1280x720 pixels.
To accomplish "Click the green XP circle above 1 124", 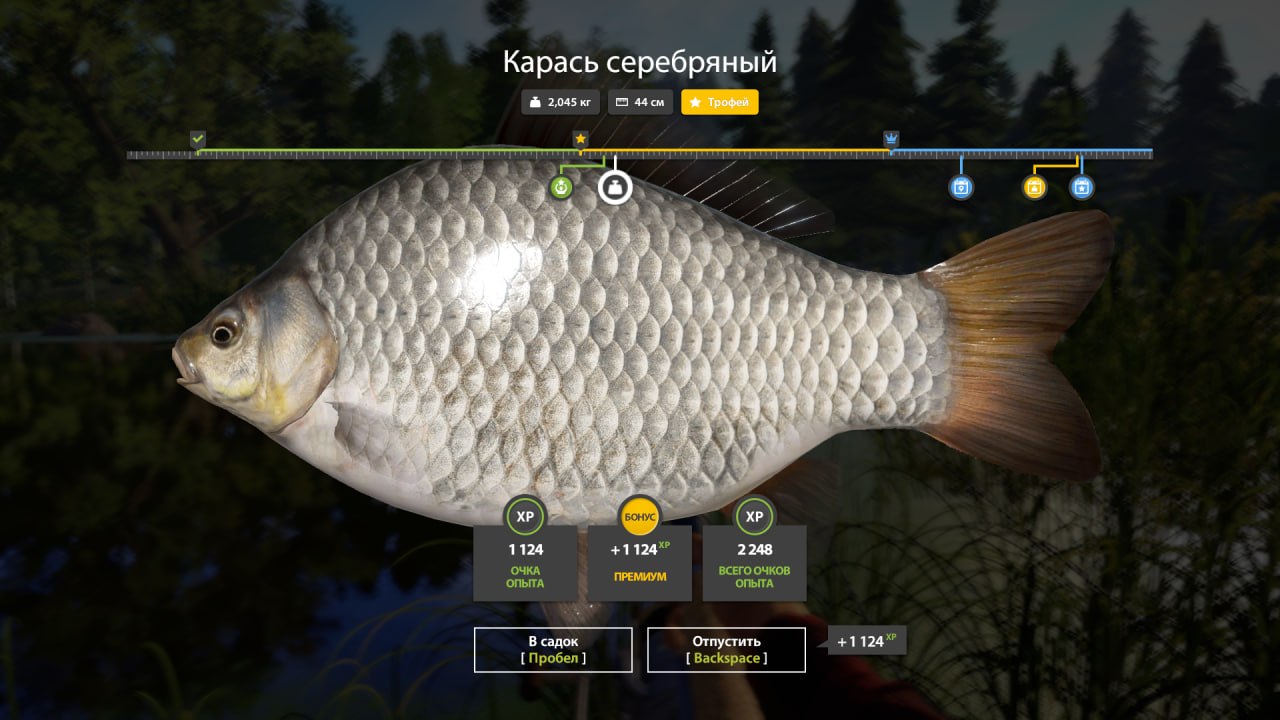I will pos(525,516).
